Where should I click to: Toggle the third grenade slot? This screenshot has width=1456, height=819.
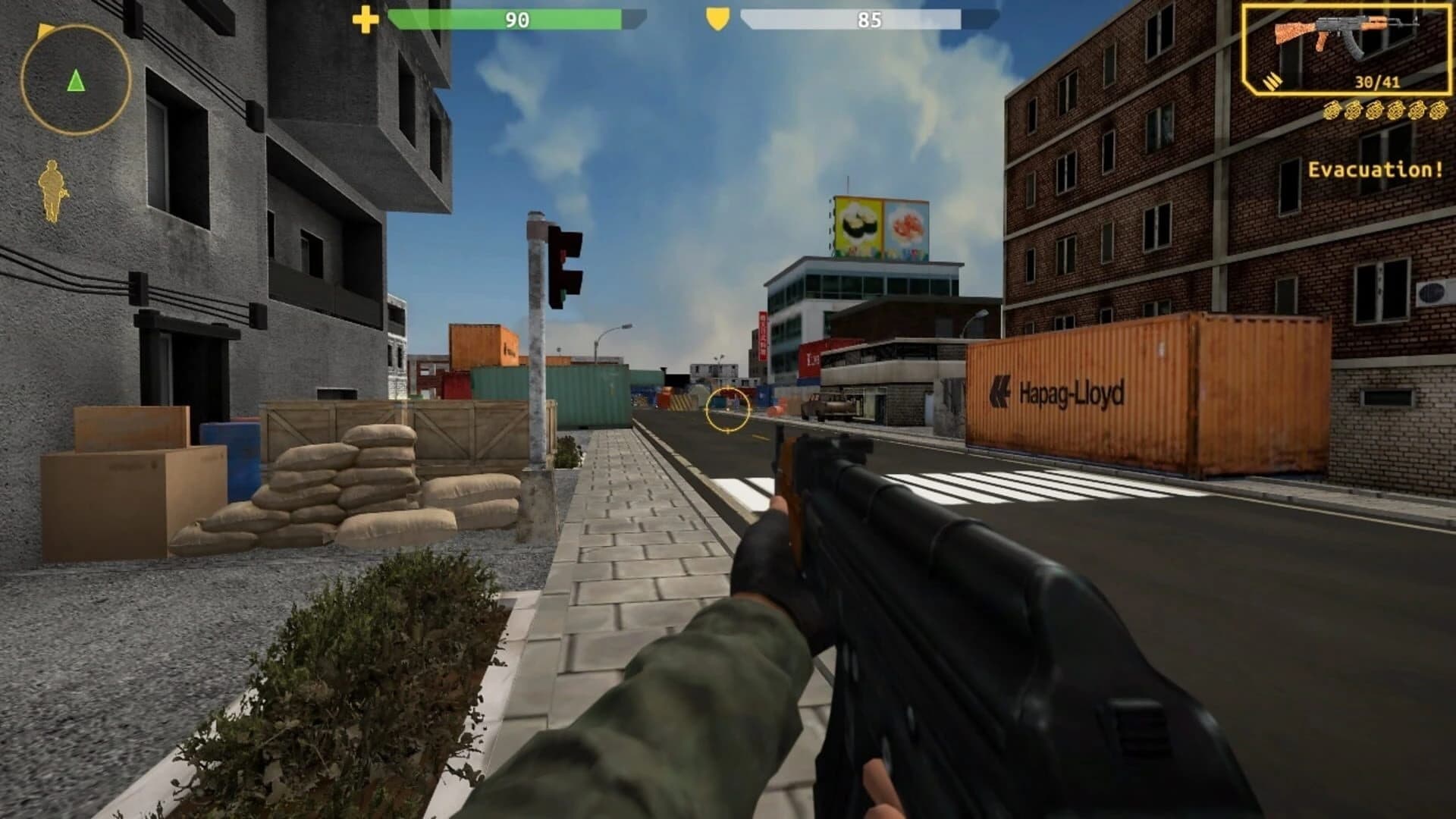click(1375, 111)
